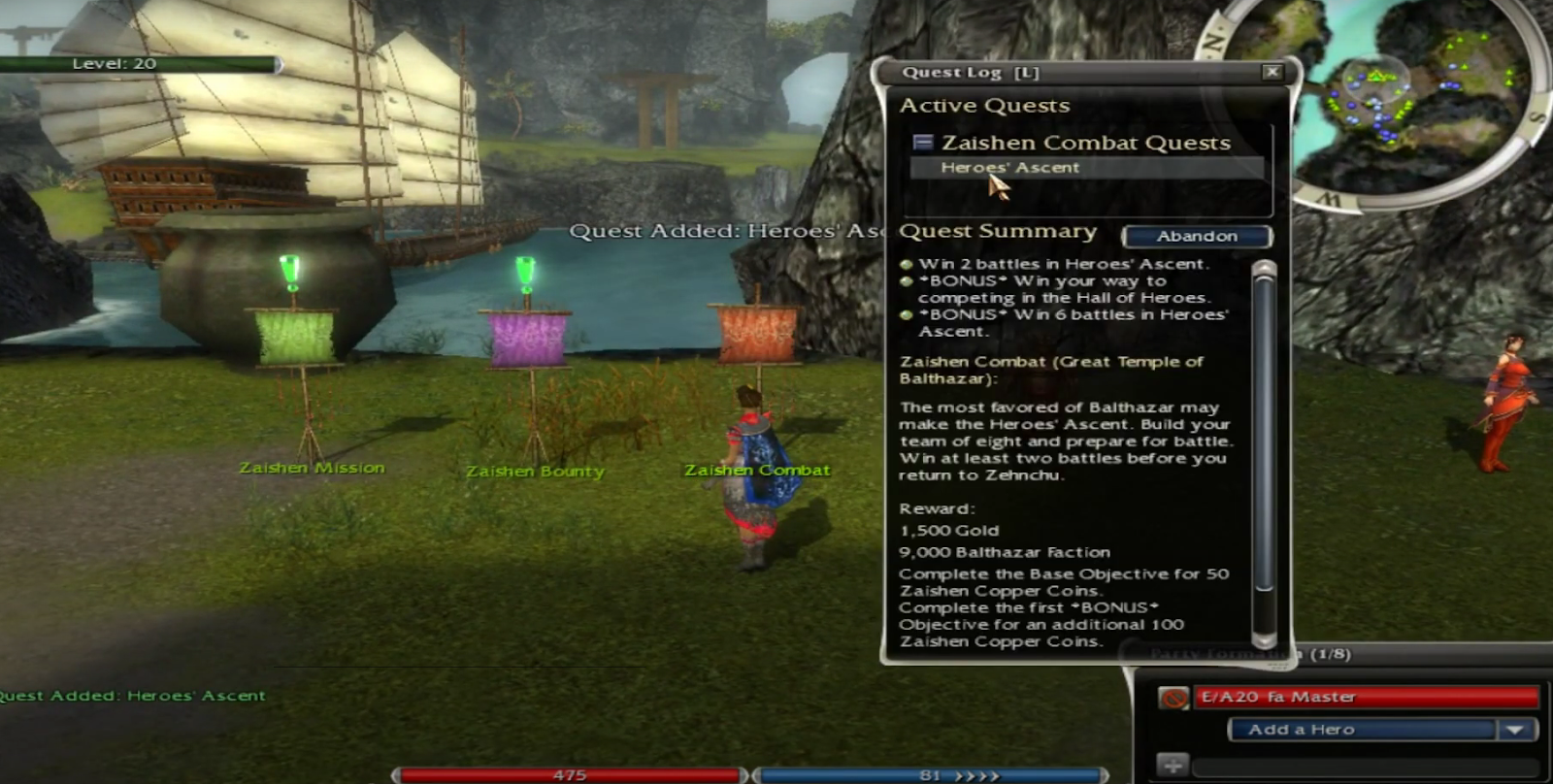Click the plus button in party panel
The image size is (1553, 784).
point(1173,766)
